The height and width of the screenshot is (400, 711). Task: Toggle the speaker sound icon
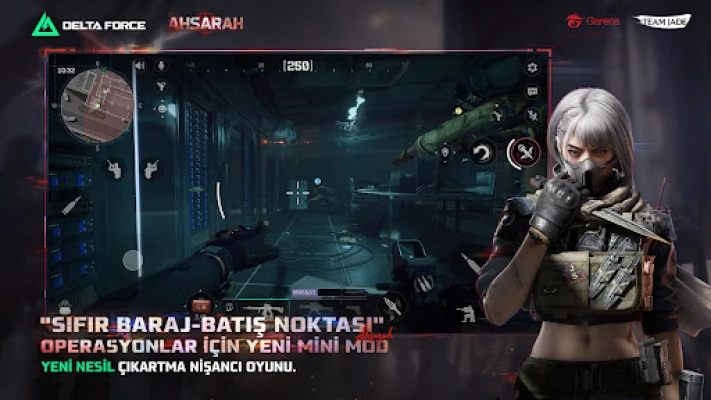[138, 66]
